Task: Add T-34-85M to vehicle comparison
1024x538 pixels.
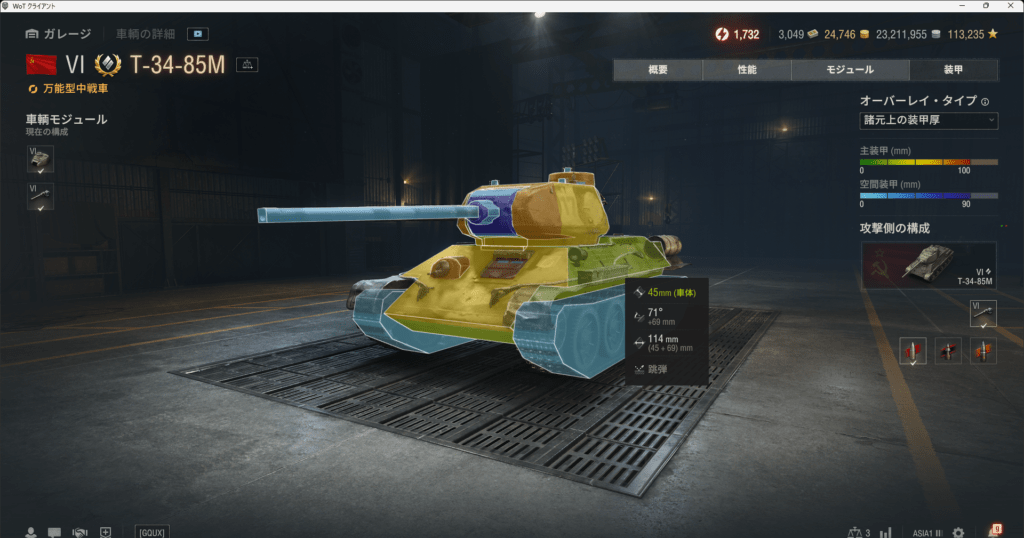Action: 247,65
